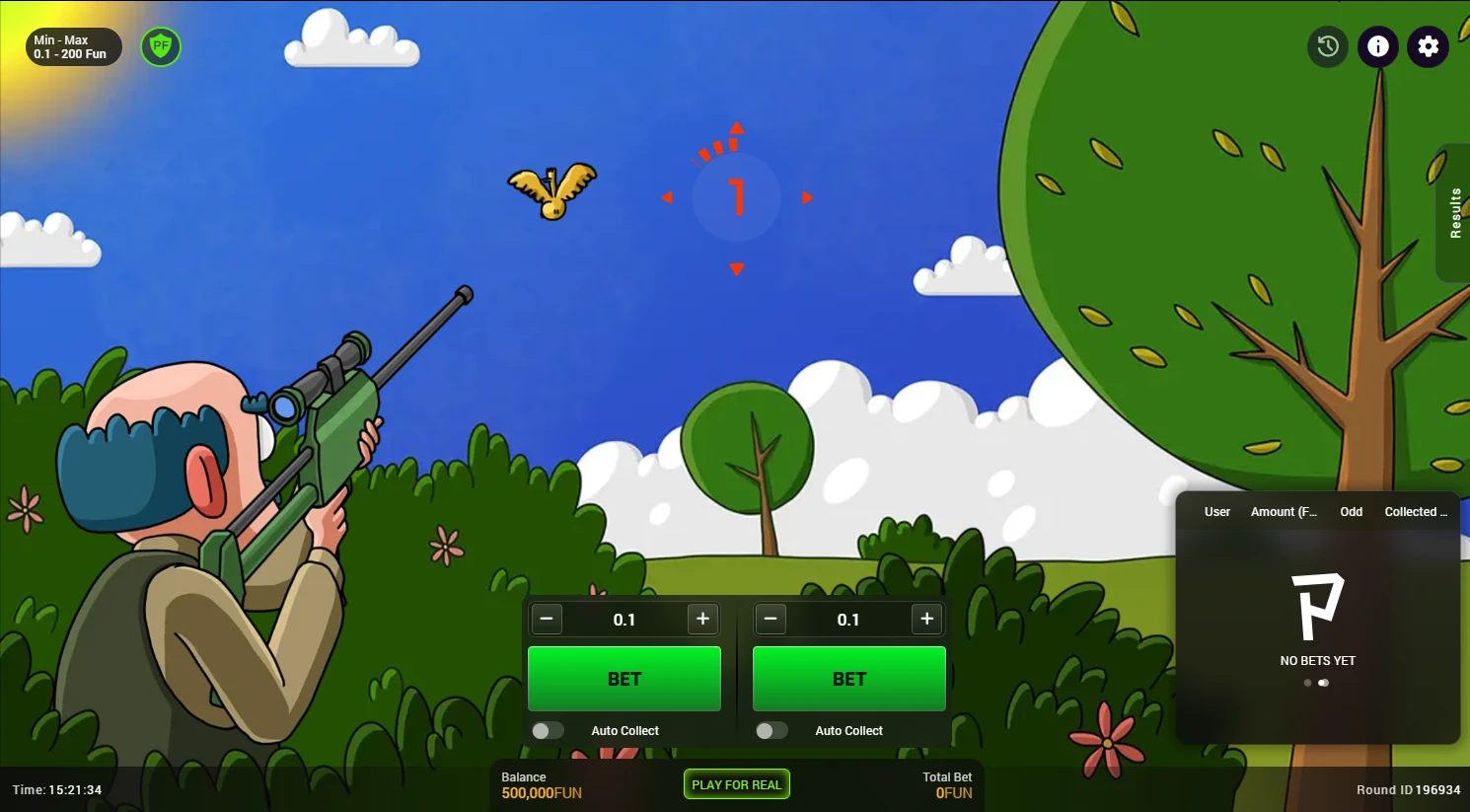Increase the left bet amount with plus
This screenshot has width=1470, height=812.
[x=702, y=619]
